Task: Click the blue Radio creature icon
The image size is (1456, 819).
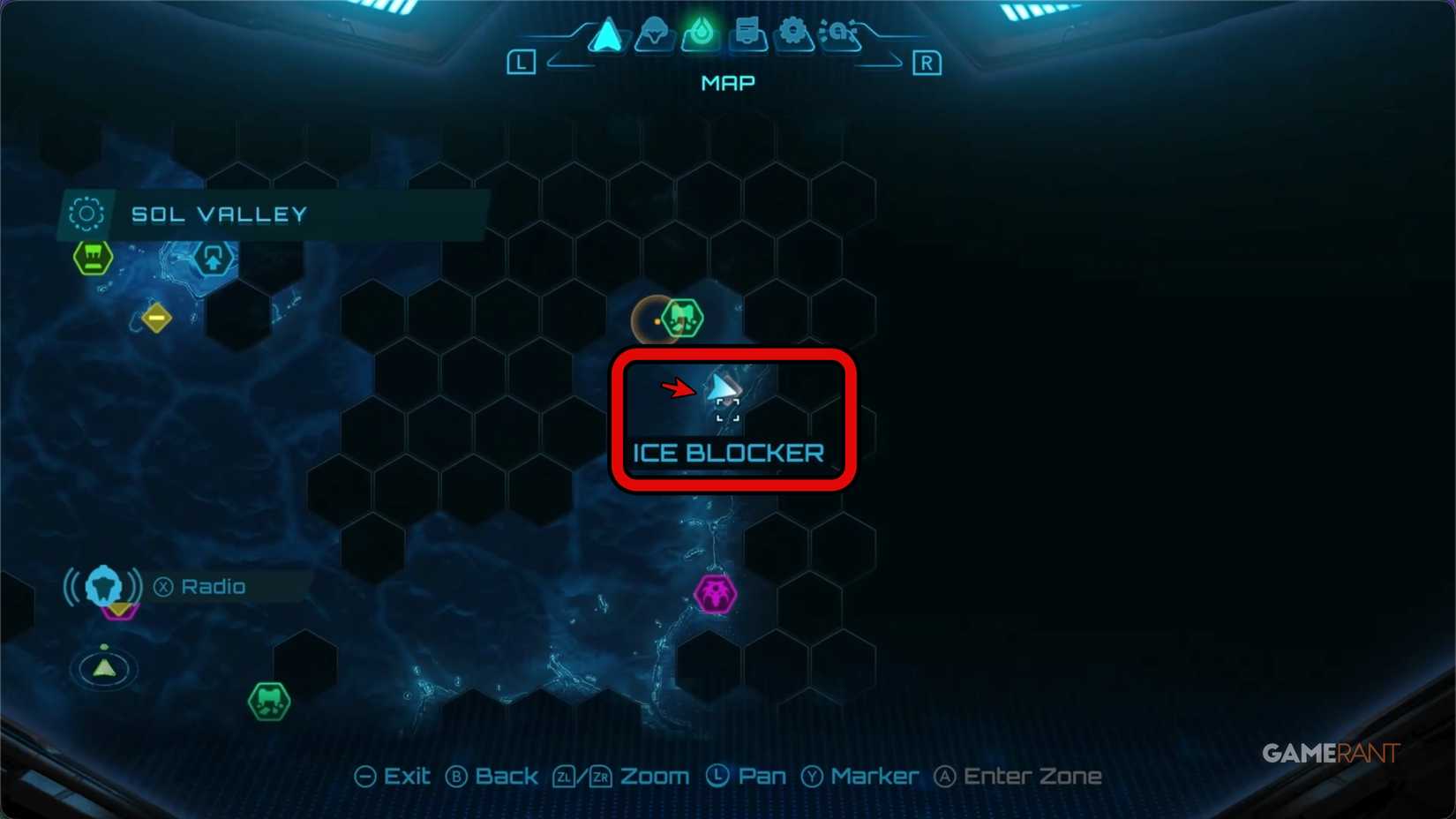Action: [103, 584]
